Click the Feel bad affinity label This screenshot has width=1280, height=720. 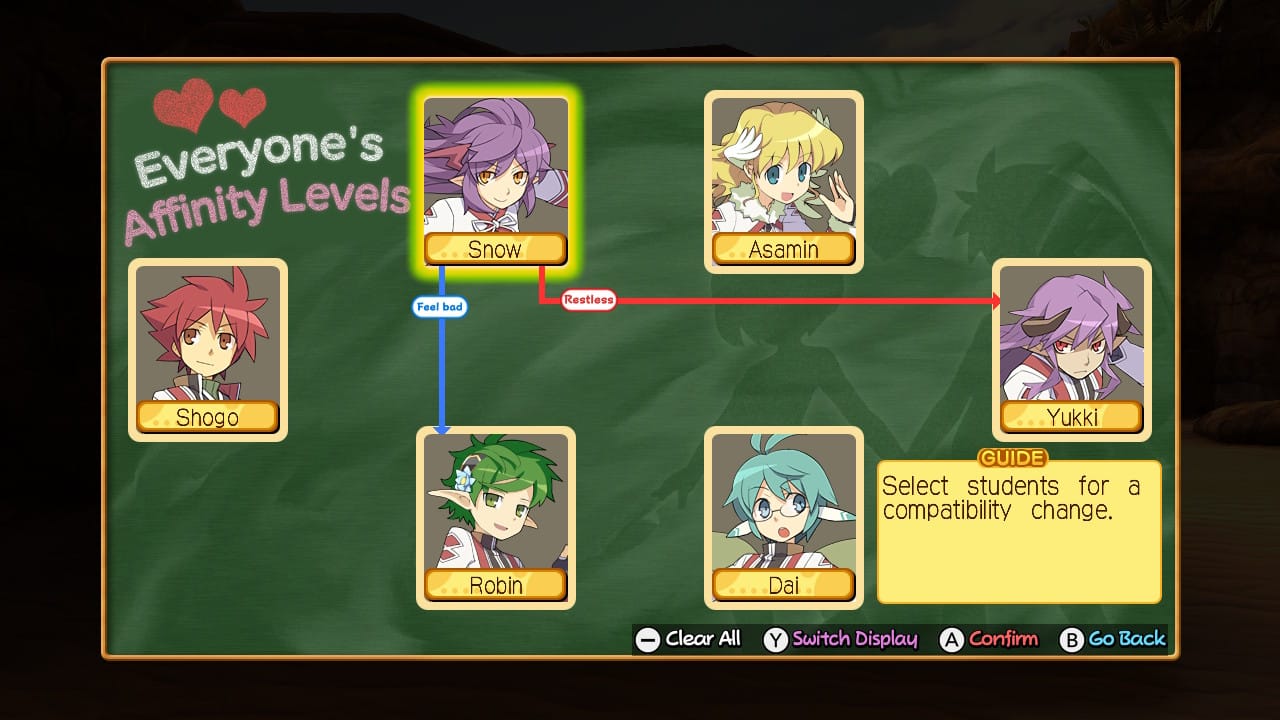pyautogui.click(x=440, y=307)
